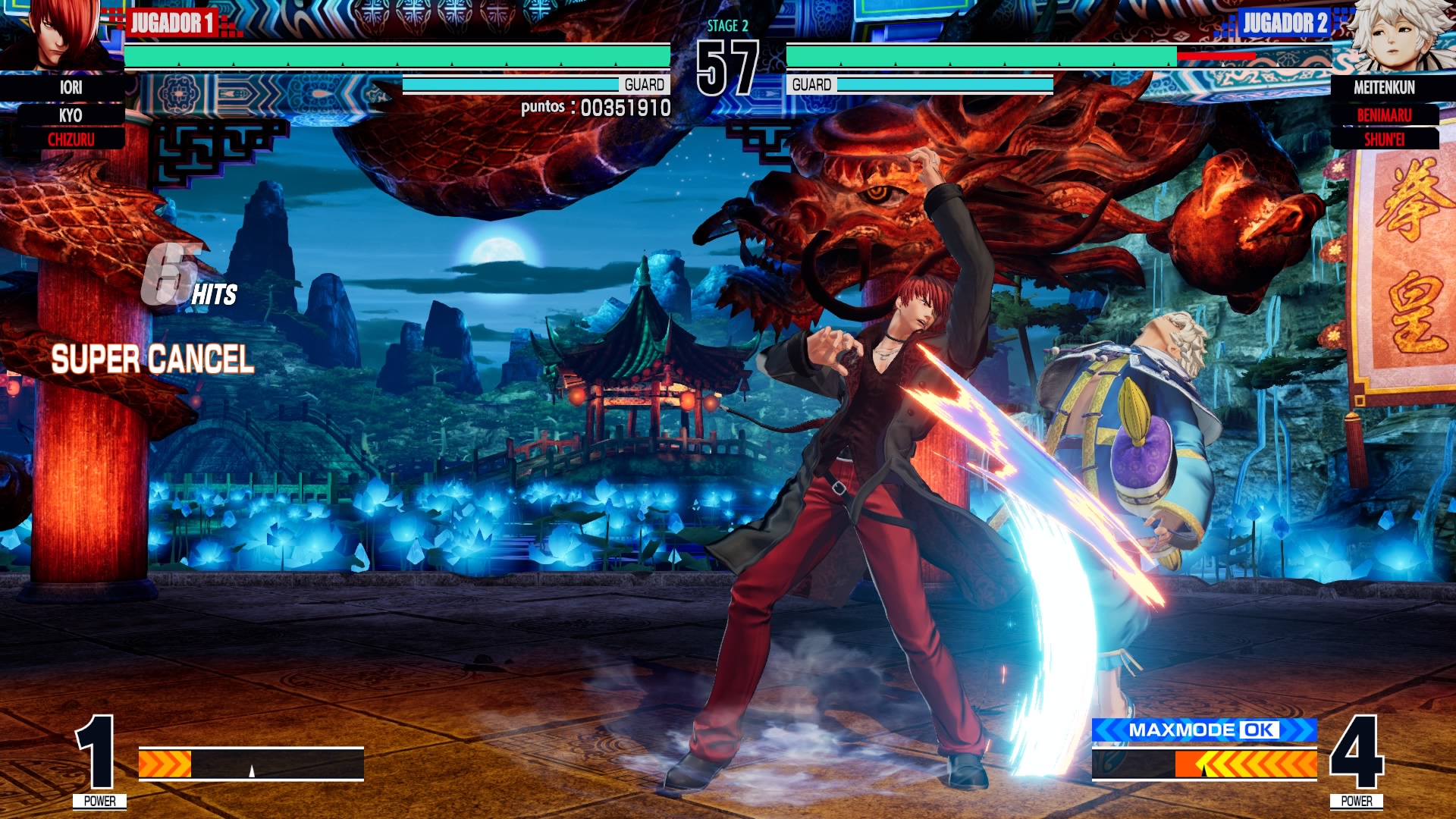Select CHIZURU in Player 1's team list

(71, 140)
